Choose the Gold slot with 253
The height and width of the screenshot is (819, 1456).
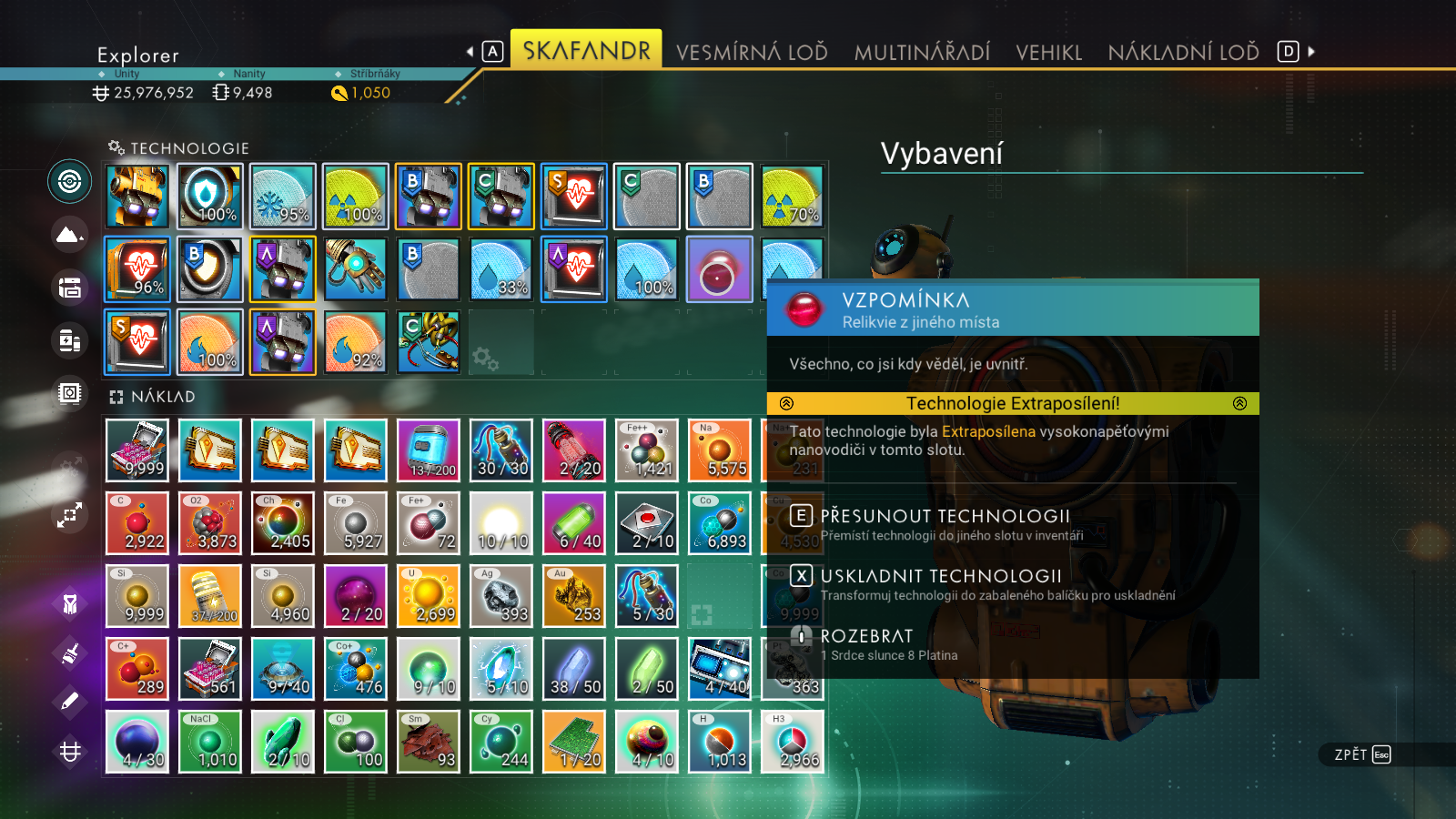574,596
